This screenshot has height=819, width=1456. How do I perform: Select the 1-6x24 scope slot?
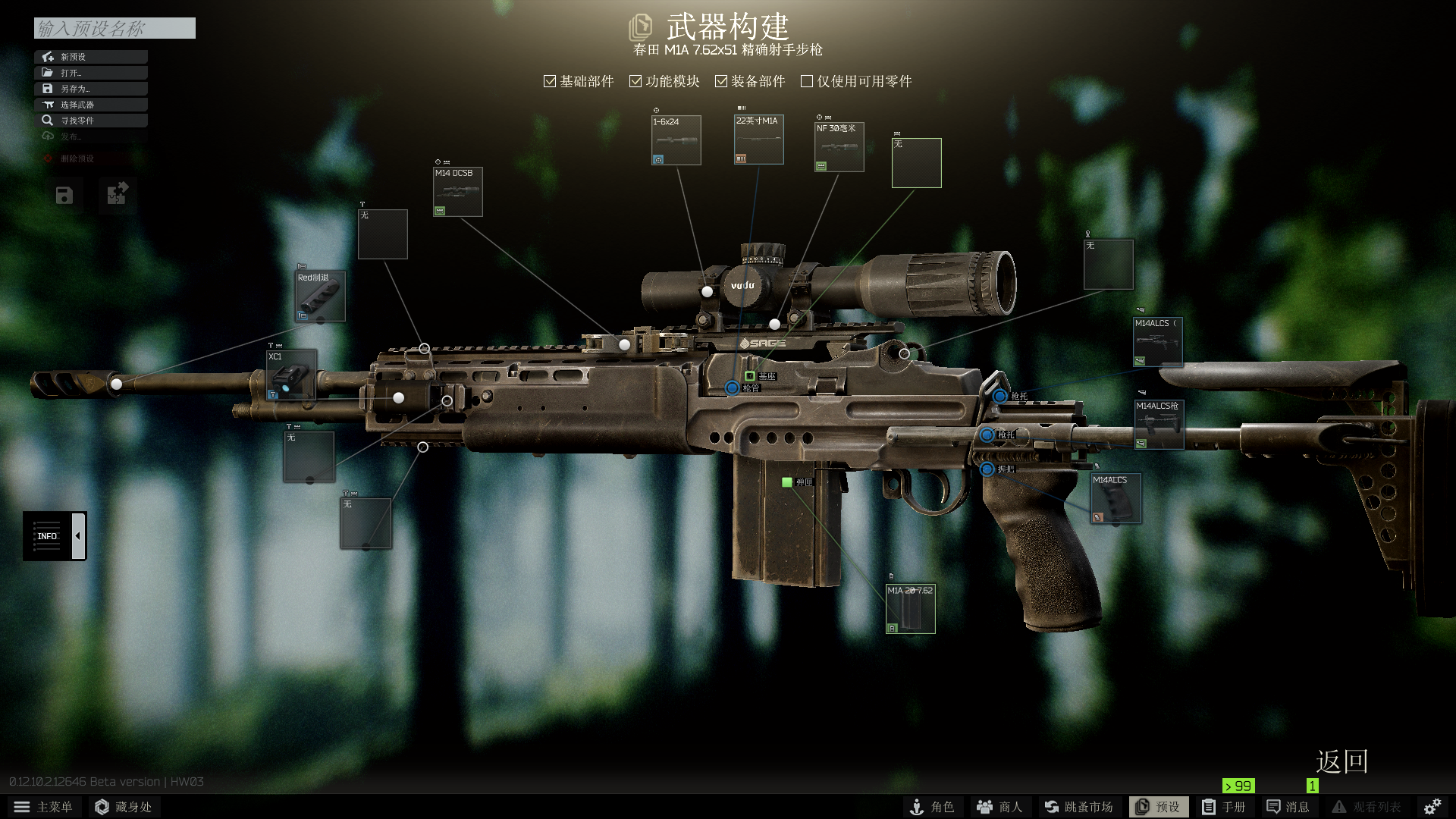point(676,140)
